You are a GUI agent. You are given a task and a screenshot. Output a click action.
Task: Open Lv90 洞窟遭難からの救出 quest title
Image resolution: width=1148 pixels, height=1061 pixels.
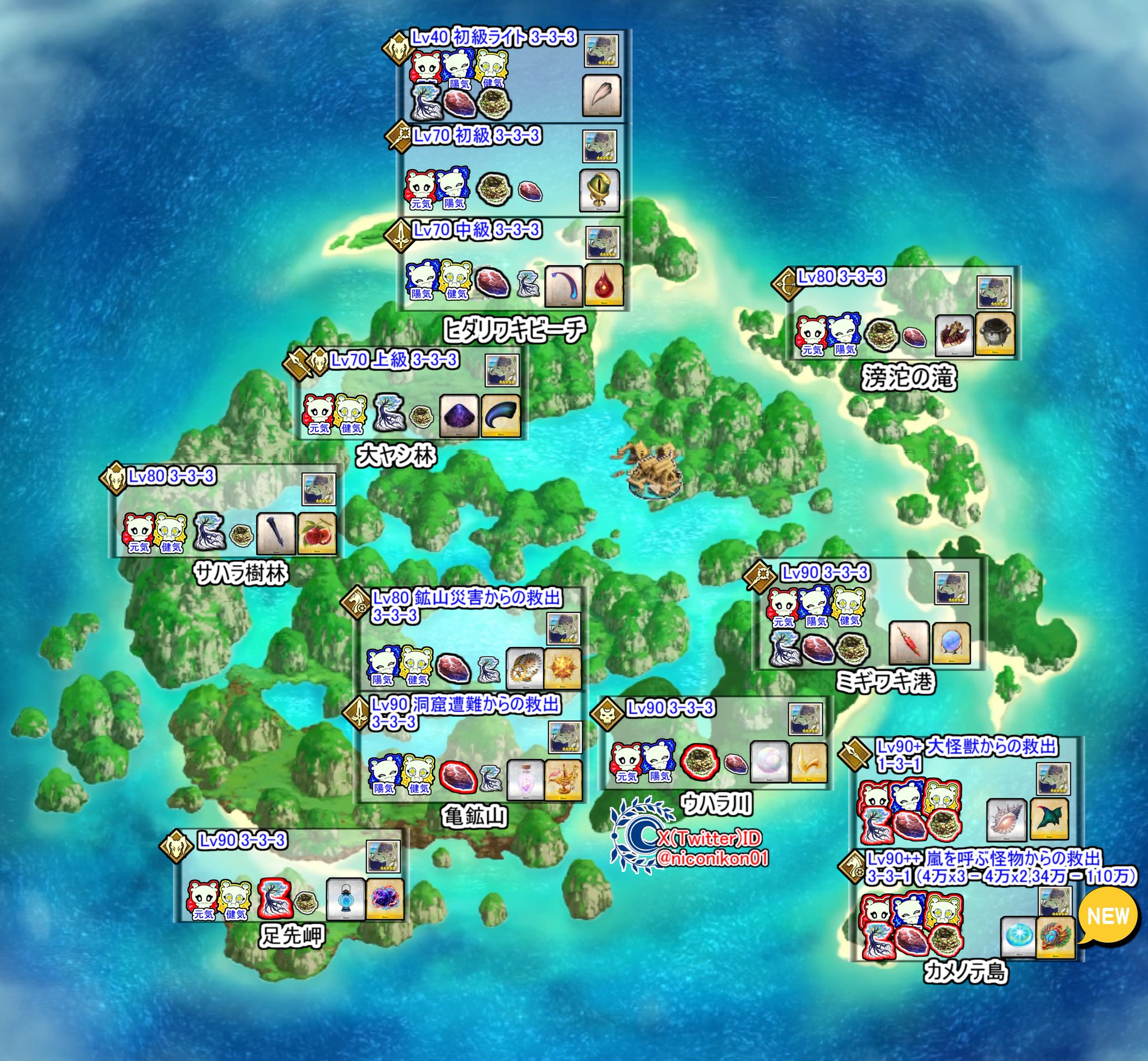tap(465, 704)
